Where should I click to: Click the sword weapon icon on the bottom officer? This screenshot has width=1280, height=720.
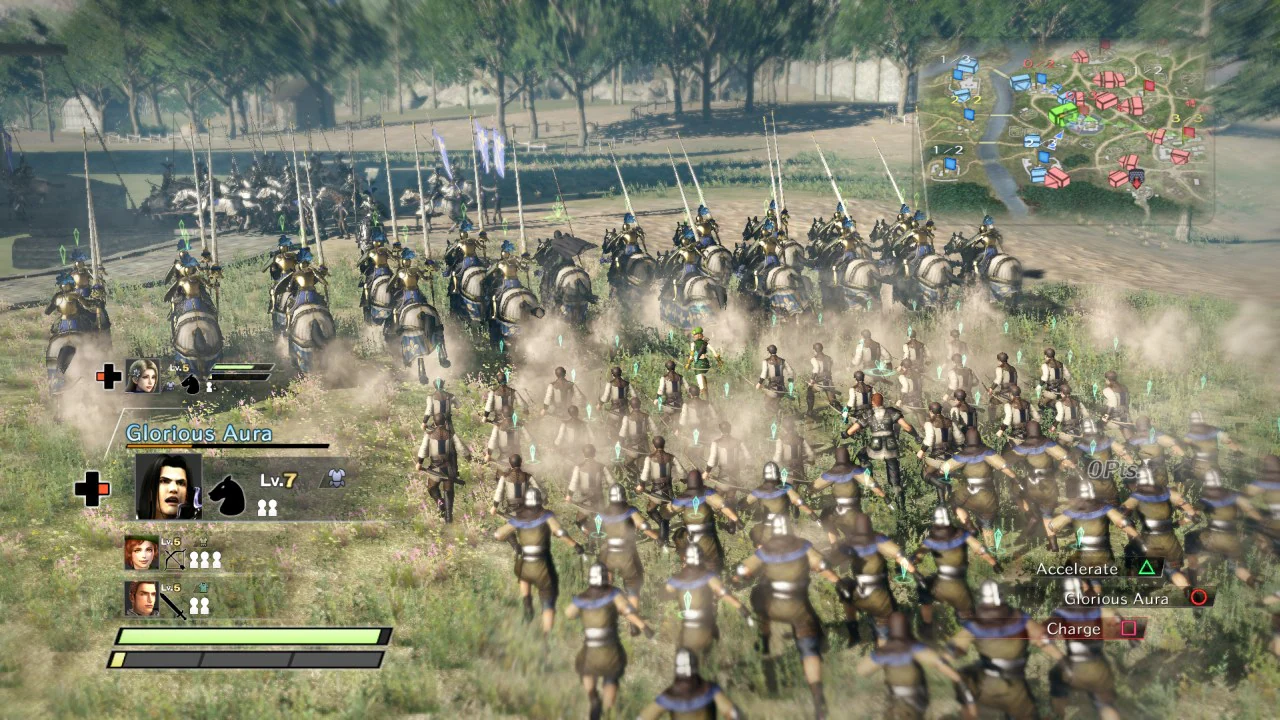pyautogui.click(x=172, y=604)
